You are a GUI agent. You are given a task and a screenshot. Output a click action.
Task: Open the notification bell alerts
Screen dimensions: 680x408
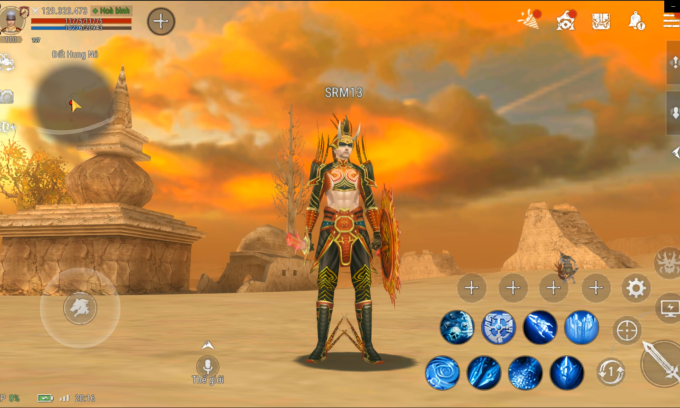click(x=636, y=20)
